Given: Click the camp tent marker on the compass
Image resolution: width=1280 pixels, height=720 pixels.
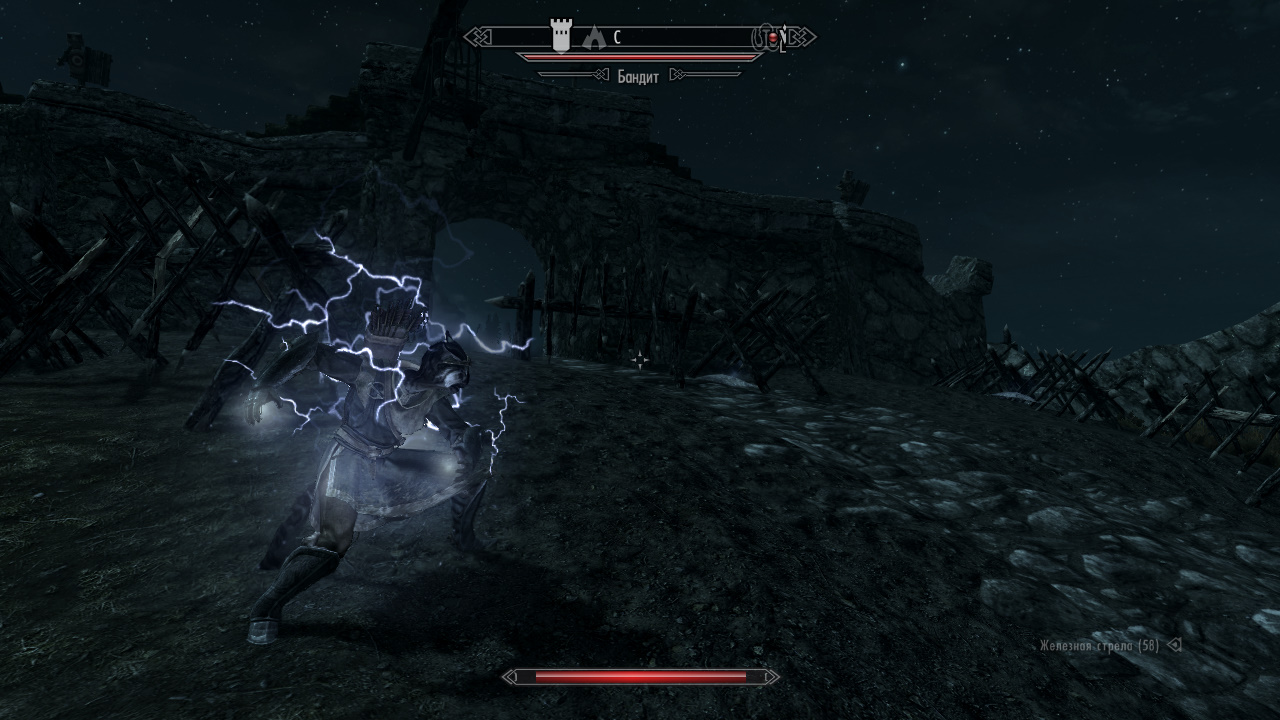Looking at the screenshot, I should click(594, 38).
